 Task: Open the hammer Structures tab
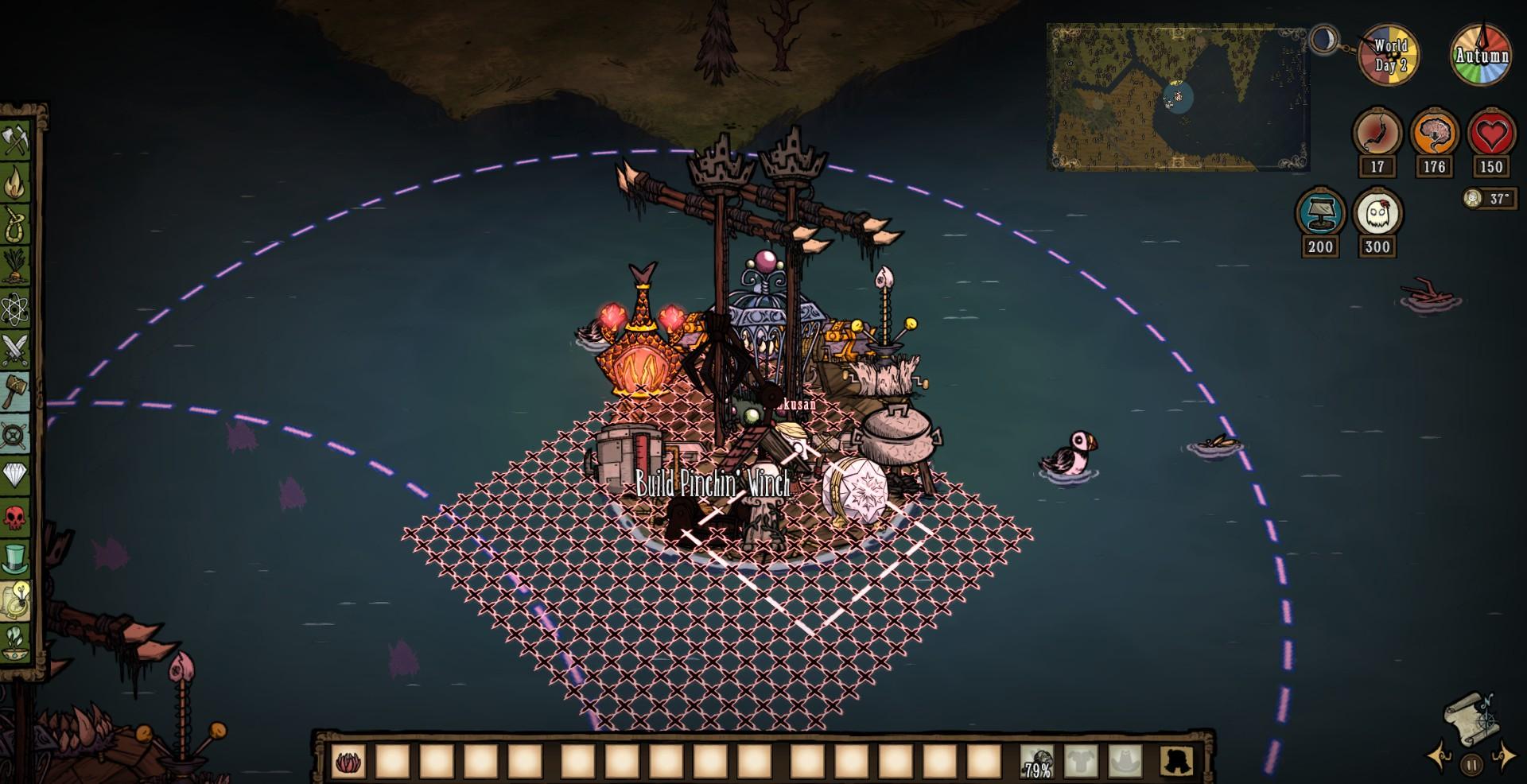[x=17, y=392]
